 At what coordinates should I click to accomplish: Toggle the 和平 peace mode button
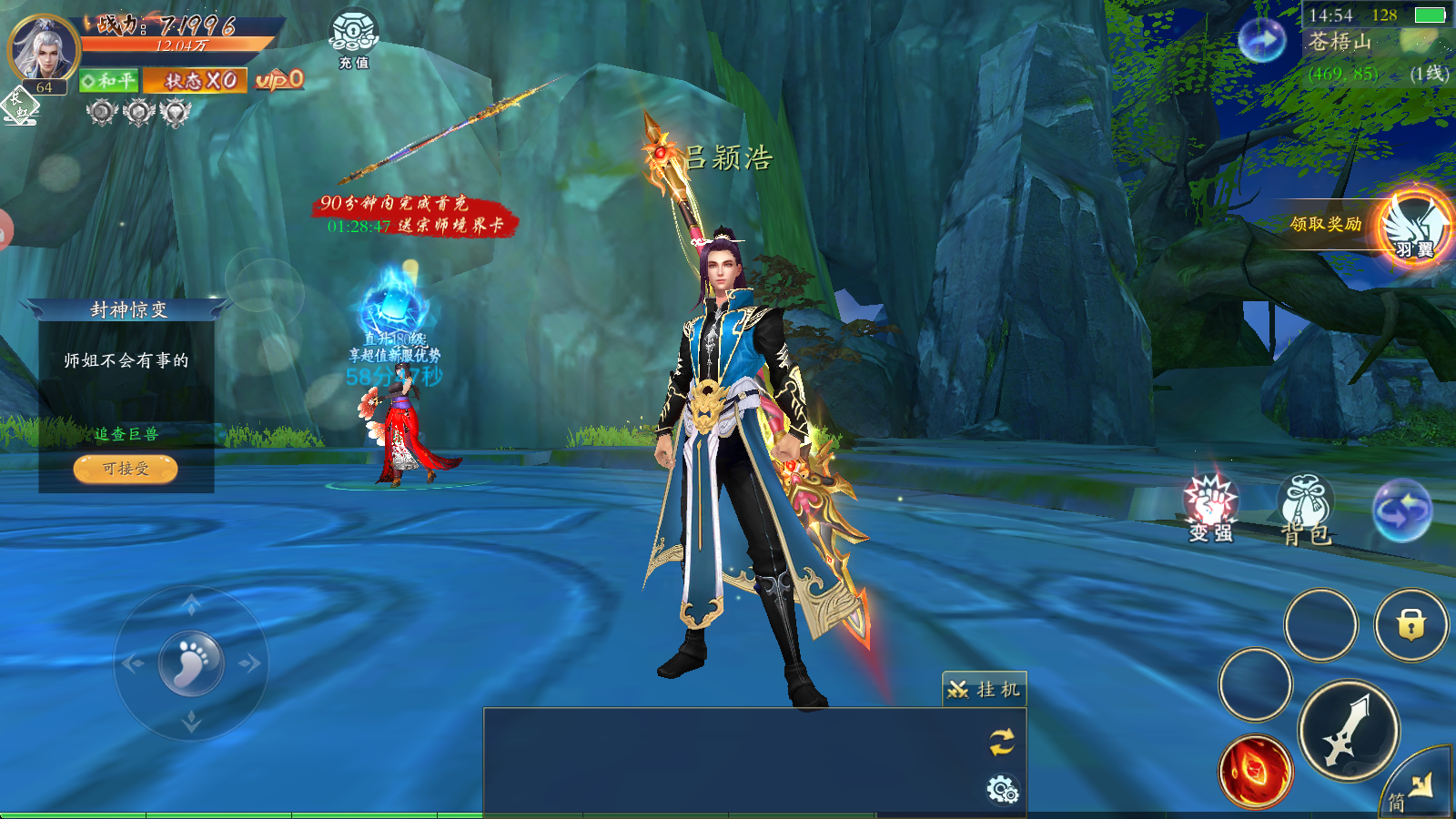(107, 81)
